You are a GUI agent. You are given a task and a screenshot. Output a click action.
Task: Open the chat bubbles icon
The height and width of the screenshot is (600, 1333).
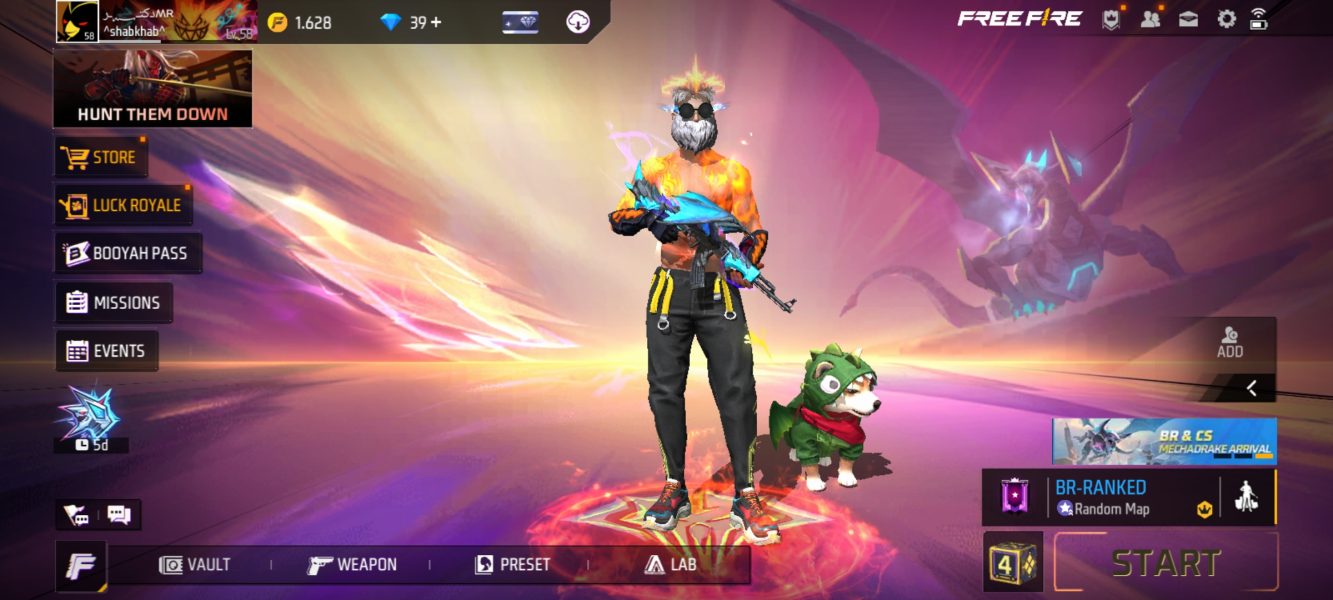pyautogui.click(x=119, y=516)
